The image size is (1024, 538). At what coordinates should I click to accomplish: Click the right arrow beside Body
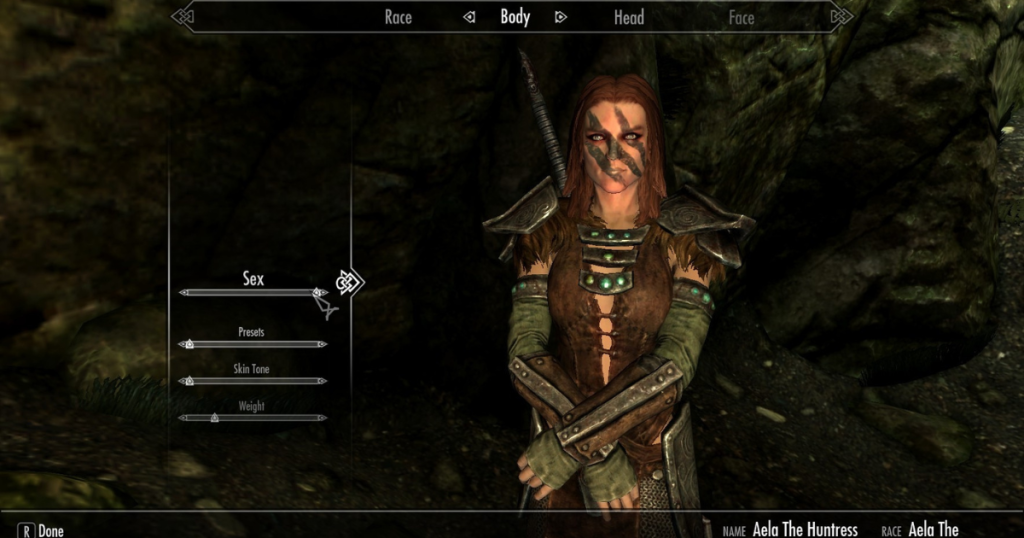pyautogui.click(x=560, y=17)
